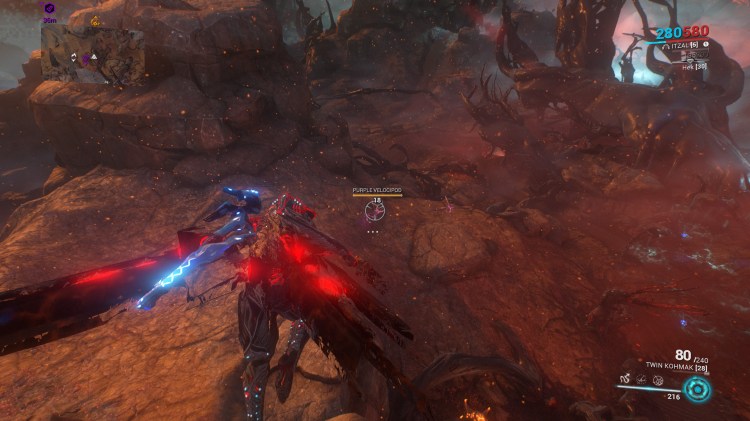Select the Twin Kohmak weapon label
The image size is (750, 421).
tap(669, 368)
